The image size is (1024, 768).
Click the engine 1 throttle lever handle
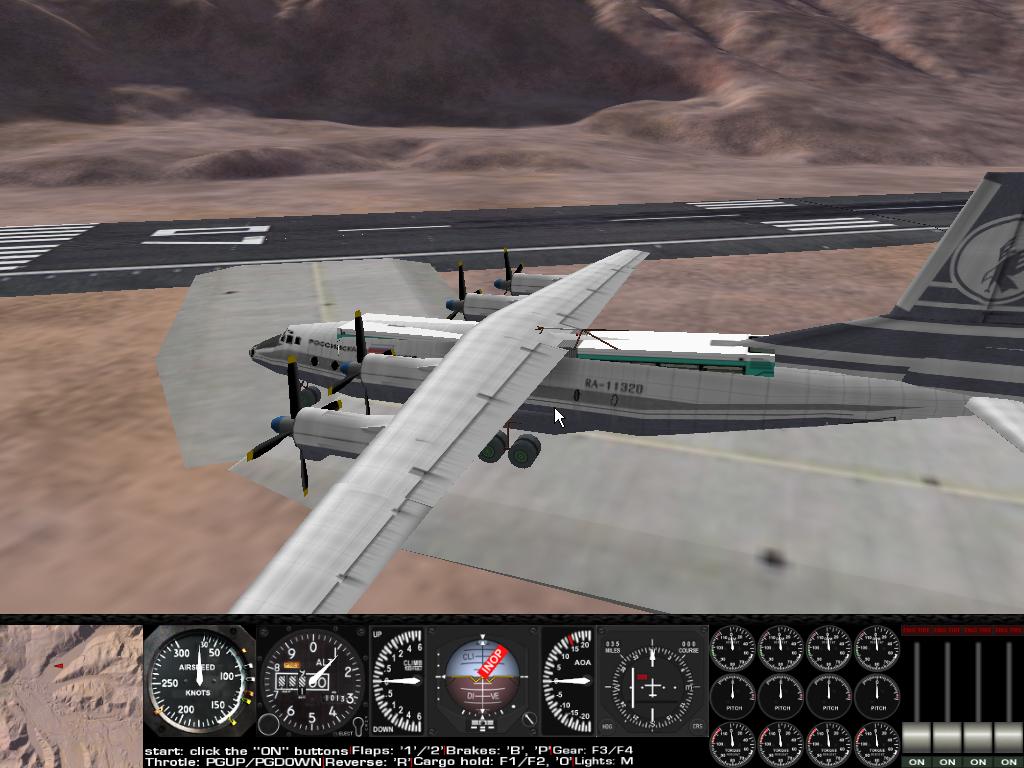[x=916, y=738]
